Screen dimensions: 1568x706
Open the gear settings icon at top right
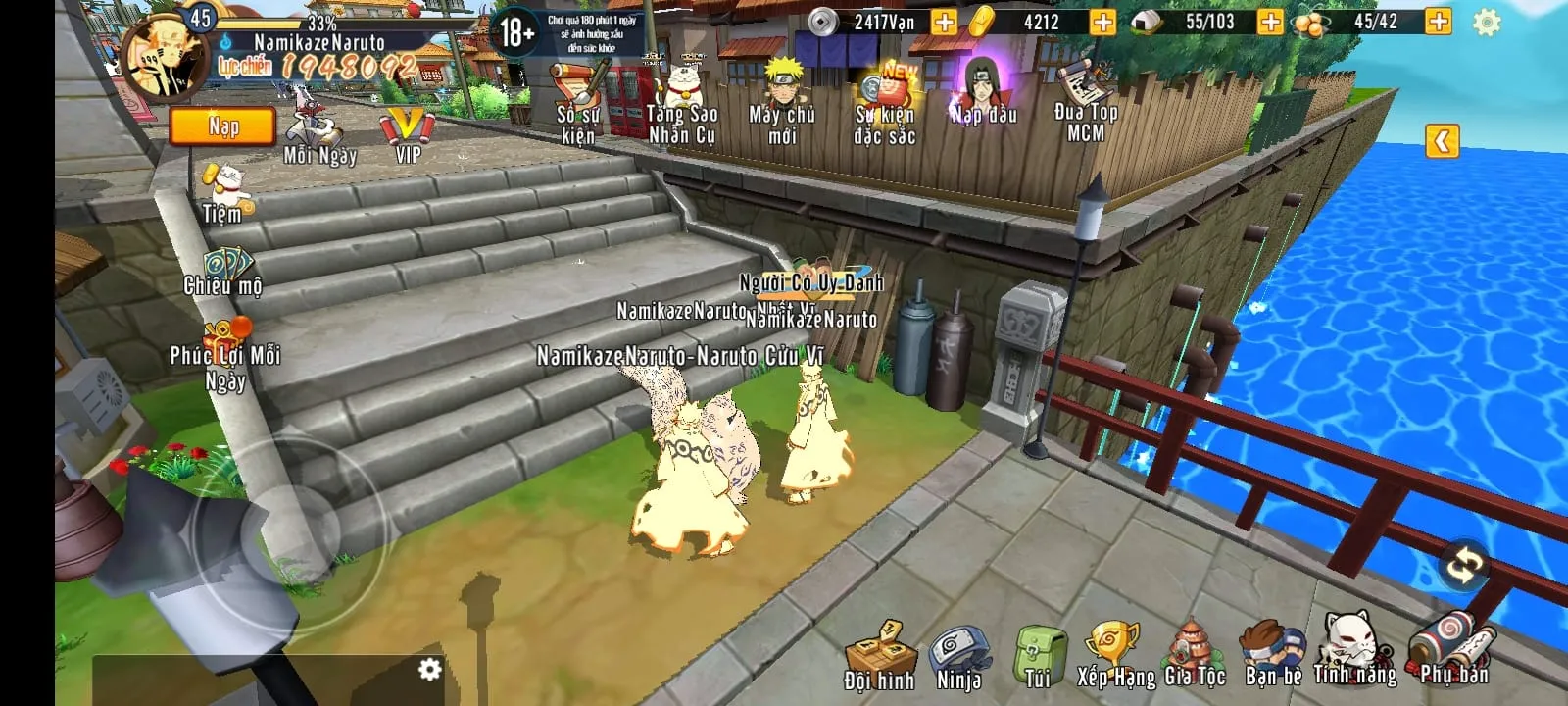point(1487,23)
